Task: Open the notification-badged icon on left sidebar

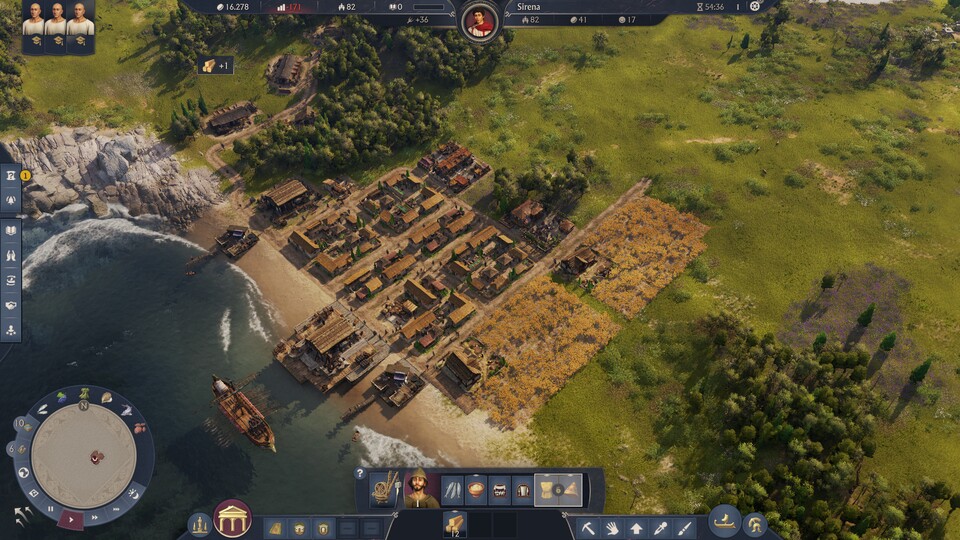Action: [11, 175]
